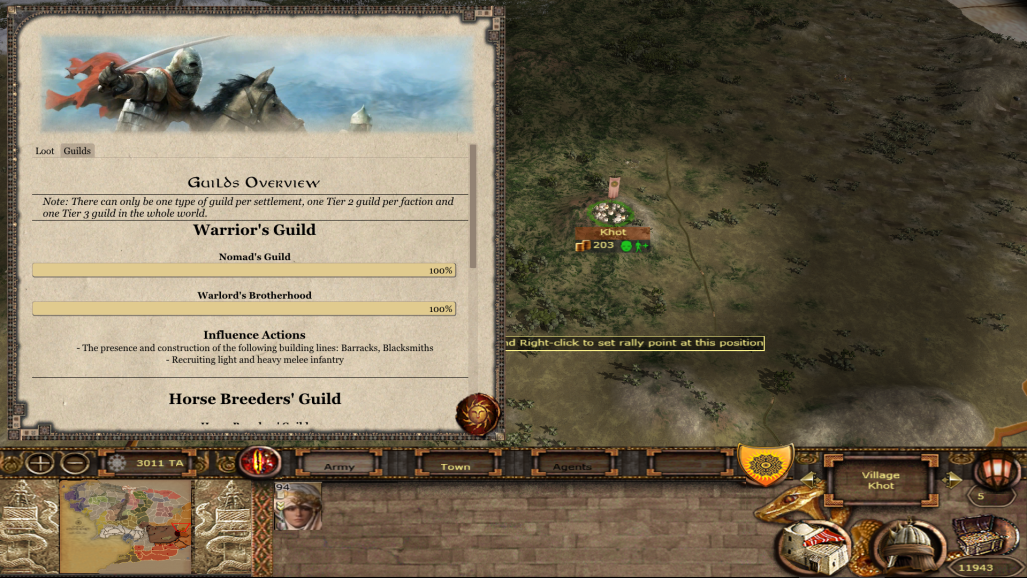
Task: Zoom out the minimap with minus button
Action: point(74,464)
